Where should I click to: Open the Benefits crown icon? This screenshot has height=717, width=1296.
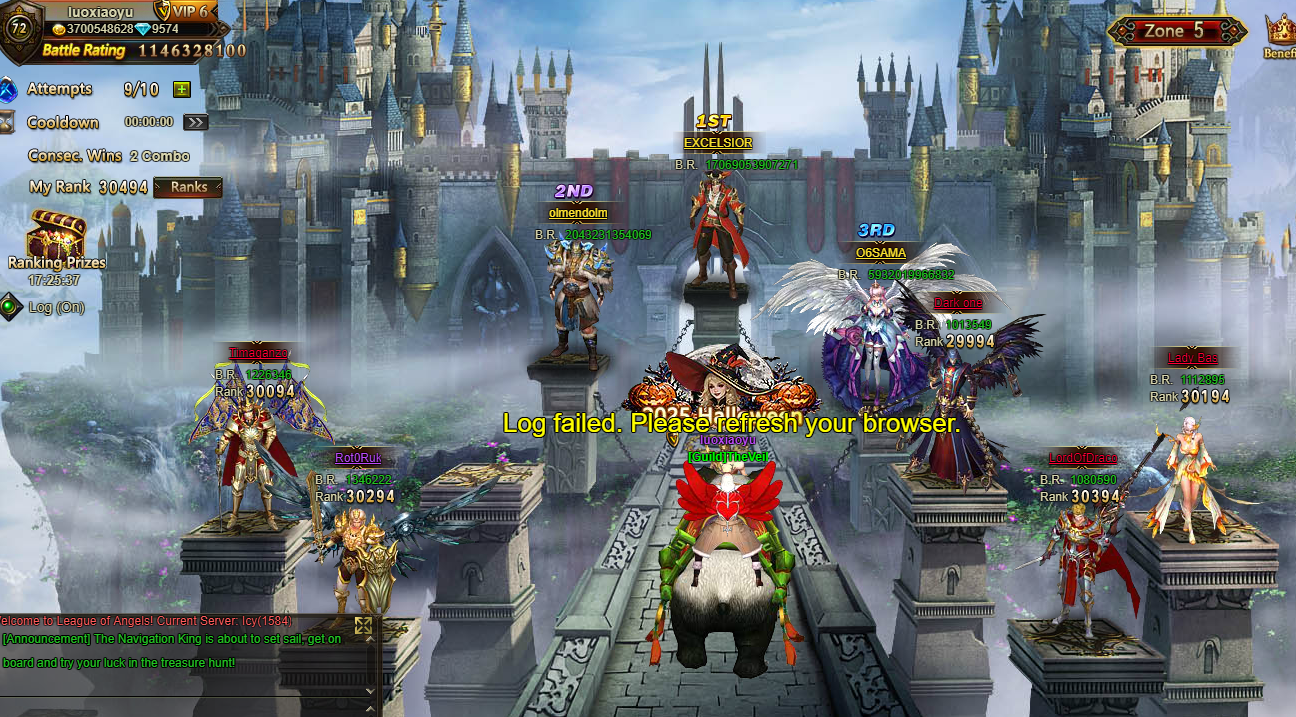(1279, 32)
